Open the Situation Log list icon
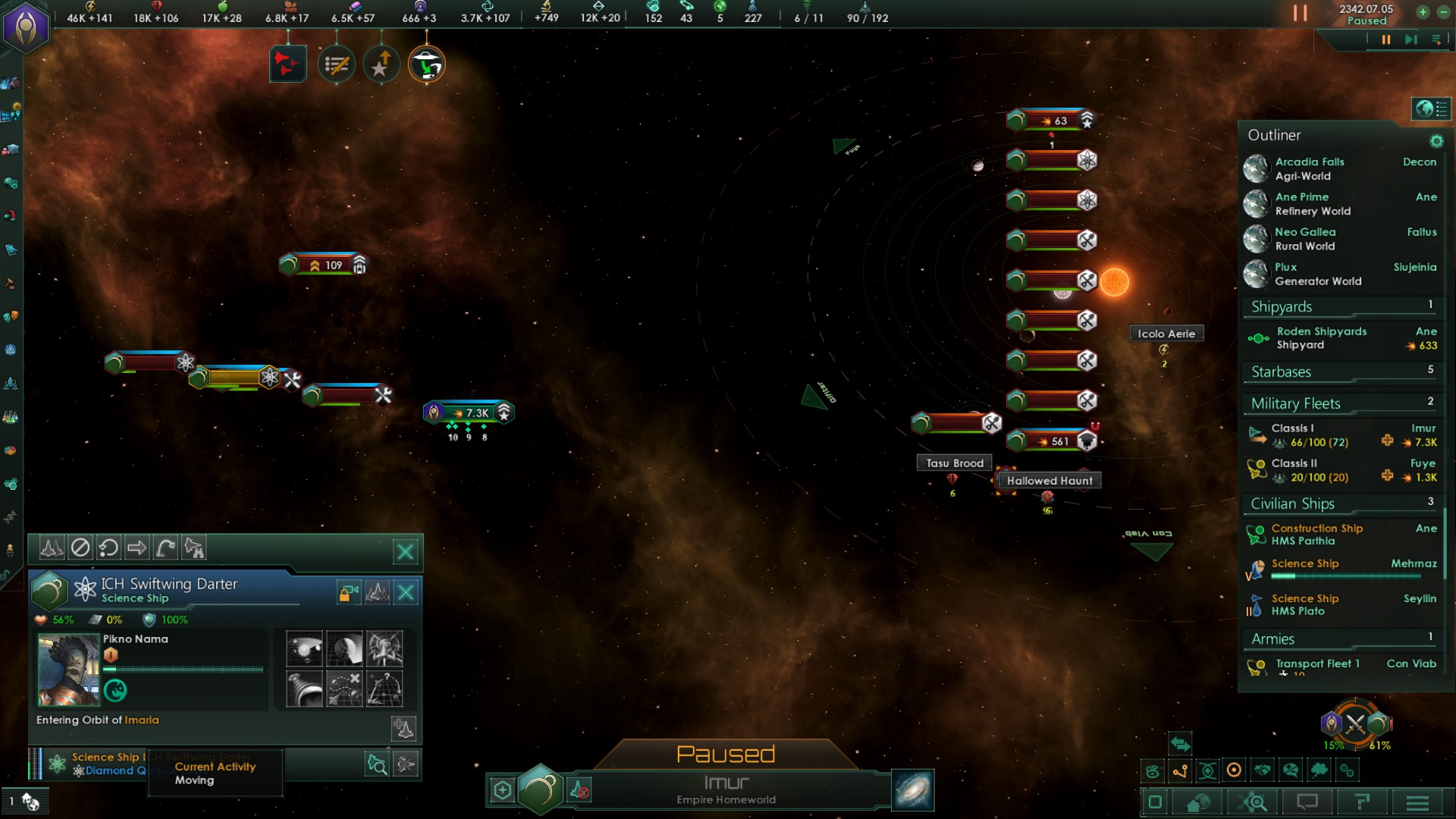1456x819 pixels. pos(336,65)
